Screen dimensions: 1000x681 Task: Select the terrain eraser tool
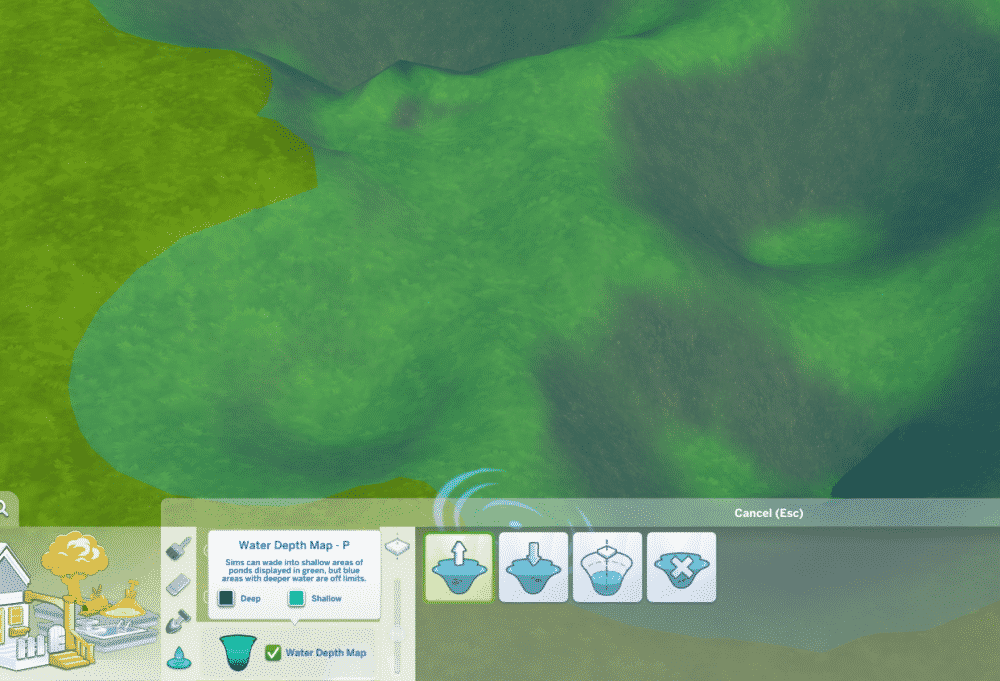(x=178, y=583)
